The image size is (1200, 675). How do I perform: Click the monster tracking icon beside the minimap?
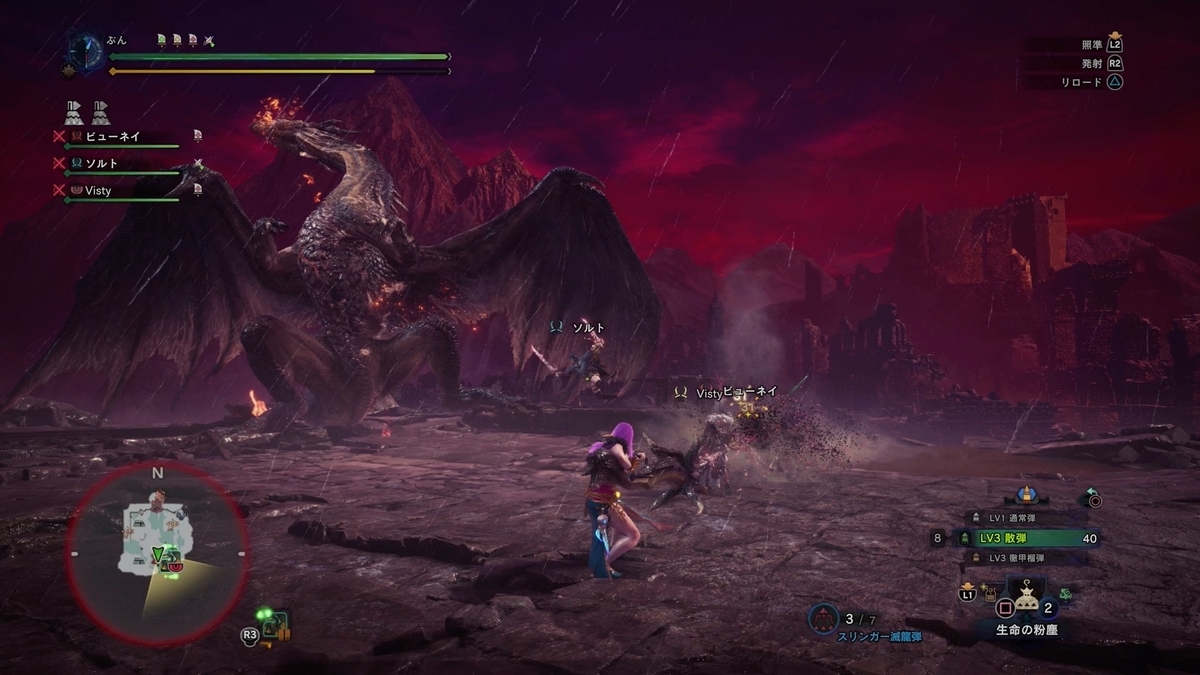point(274,625)
